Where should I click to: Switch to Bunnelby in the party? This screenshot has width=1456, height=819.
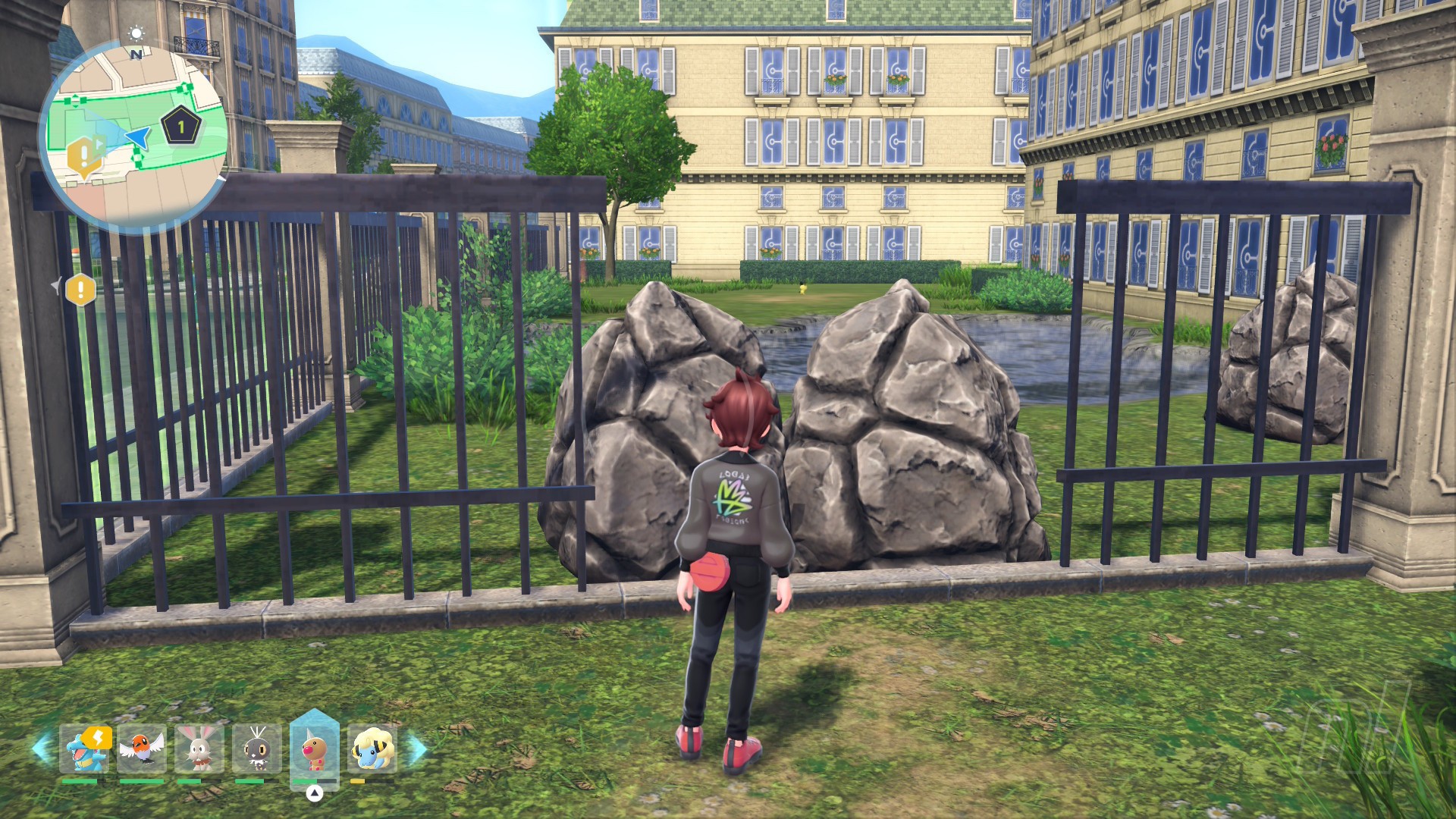coord(199,748)
